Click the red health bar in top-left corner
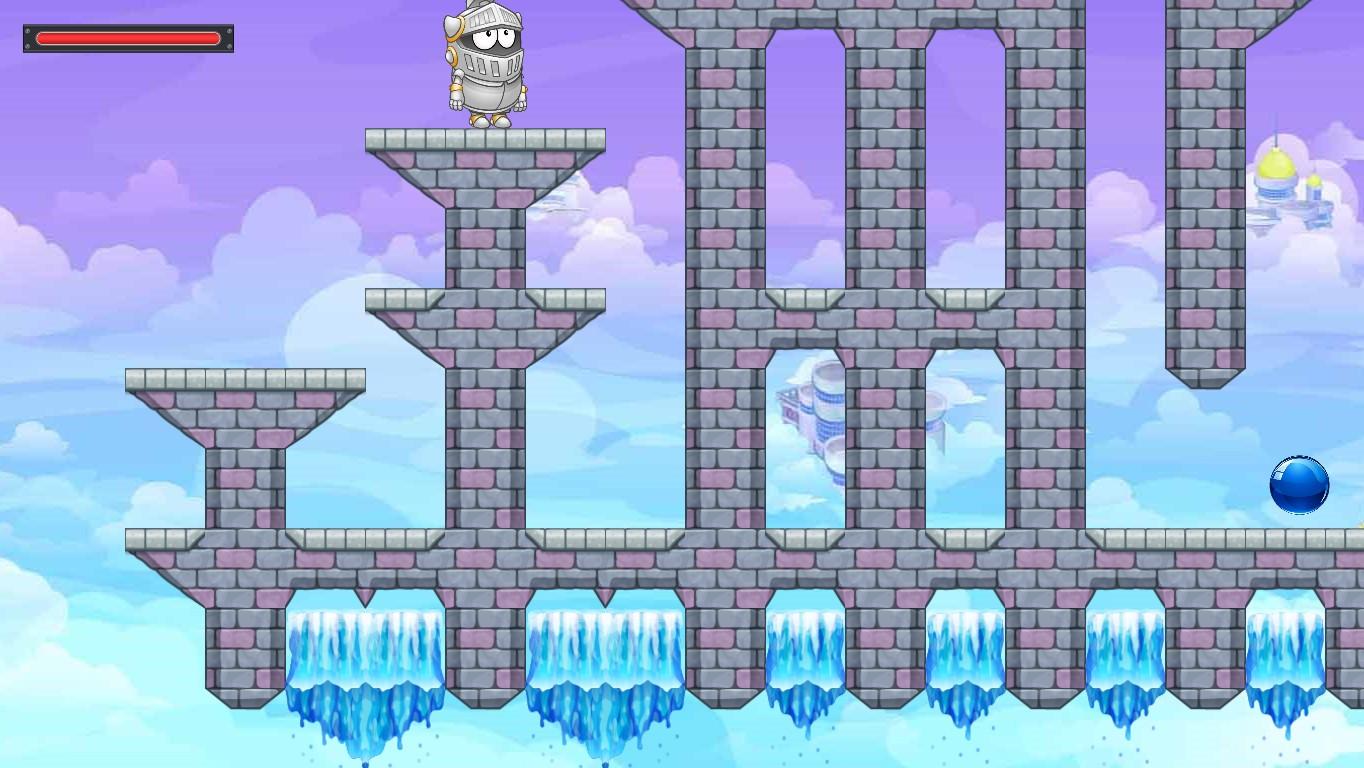 click(x=127, y=38)
